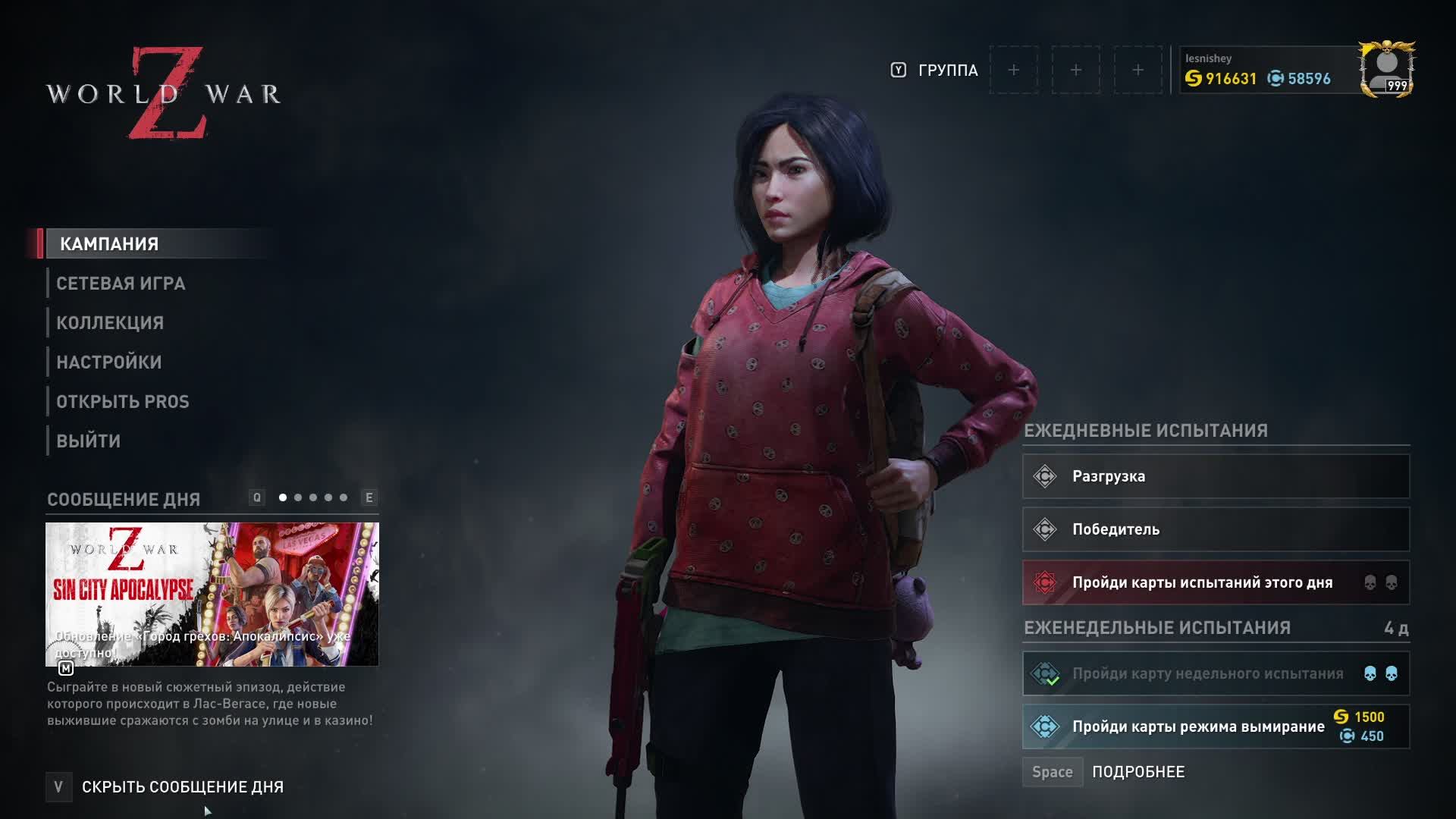This screenshot has height=819, width=1456.
Task: Select Сетевая игра from the main menu
Action: [121, 284]
